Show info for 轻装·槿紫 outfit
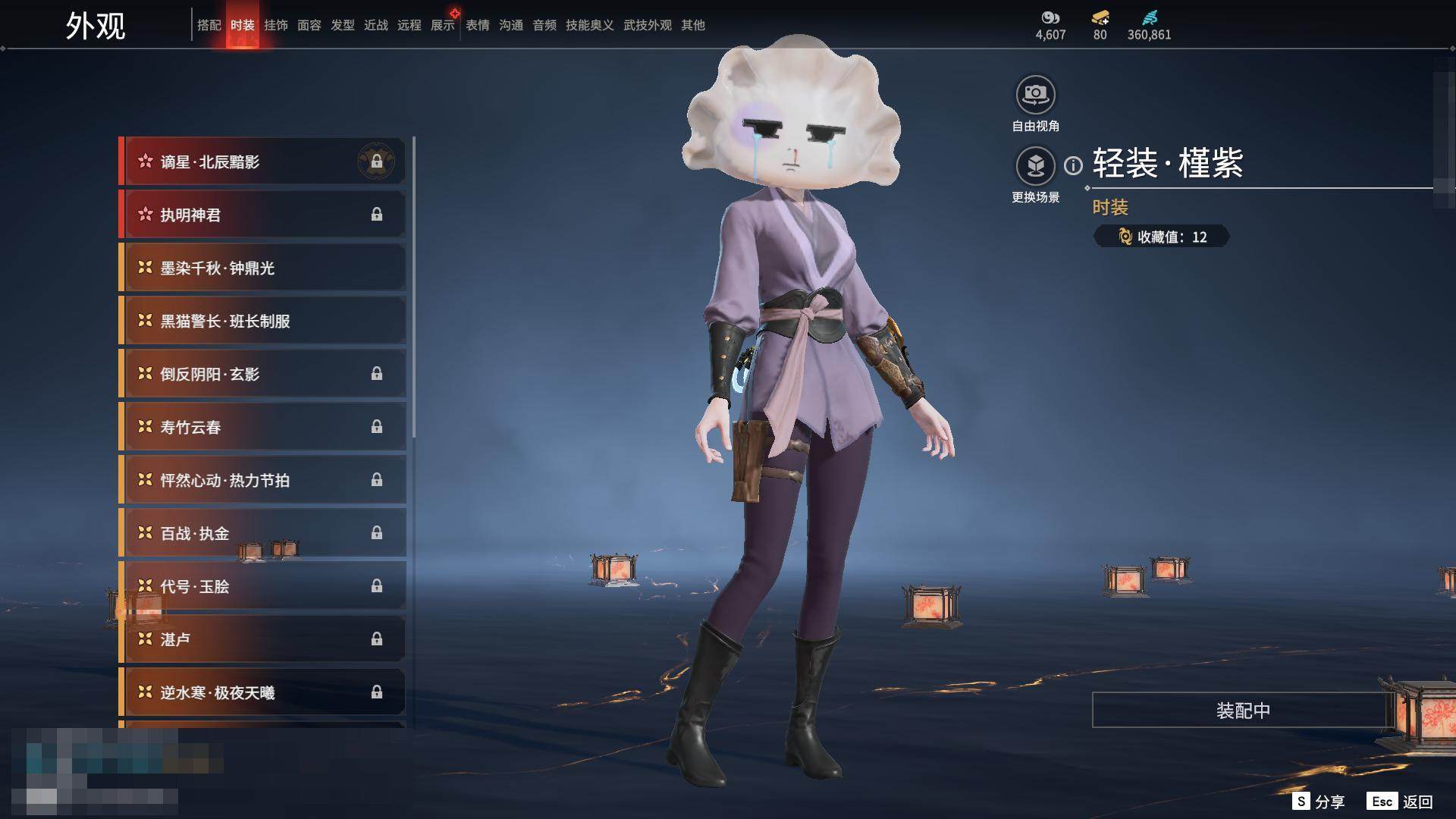Screen dimensions: 1456x819 click(1073, 165)
